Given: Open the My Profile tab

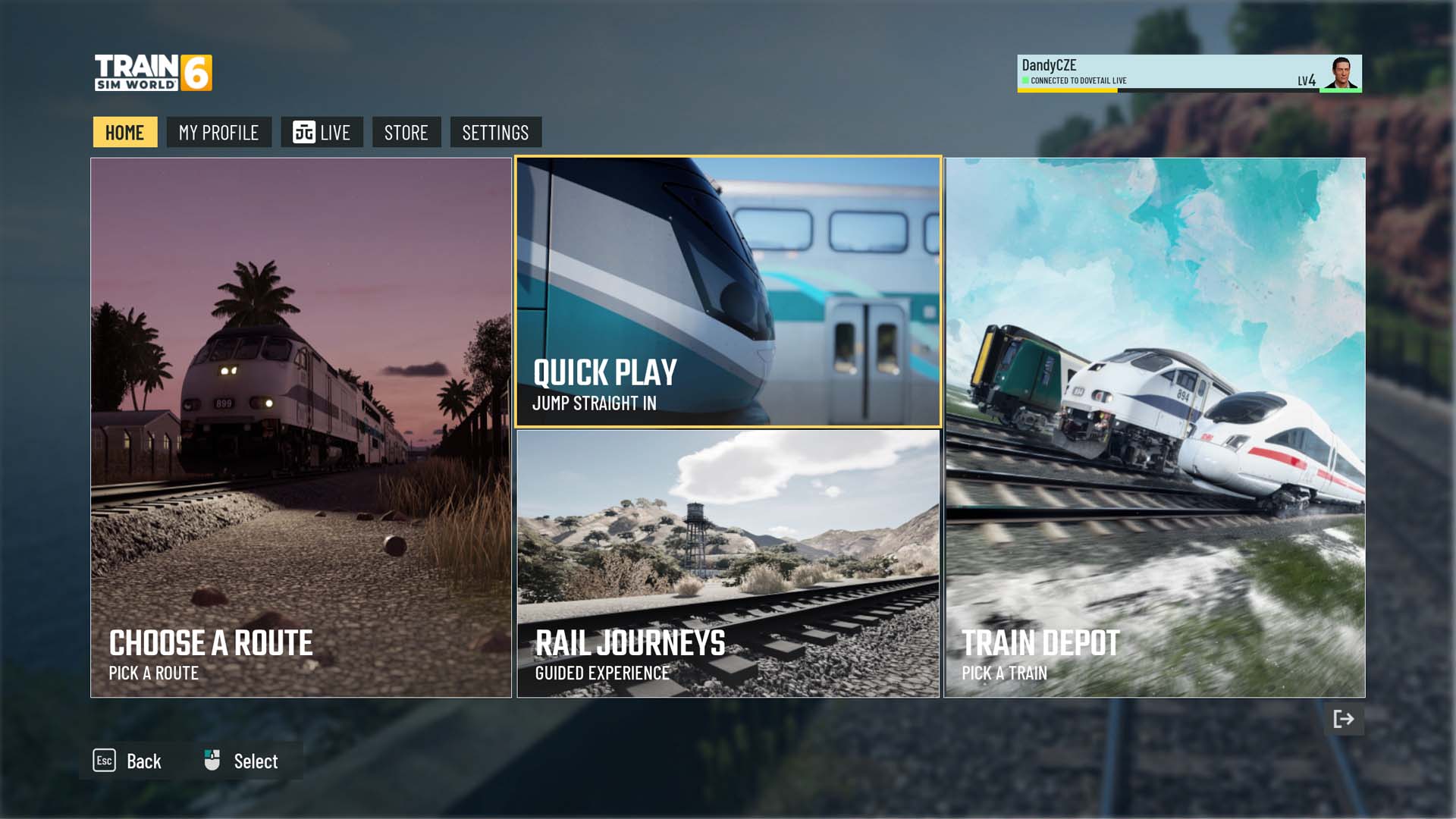Looking at the screenshot, I should (x=218, y=133).
